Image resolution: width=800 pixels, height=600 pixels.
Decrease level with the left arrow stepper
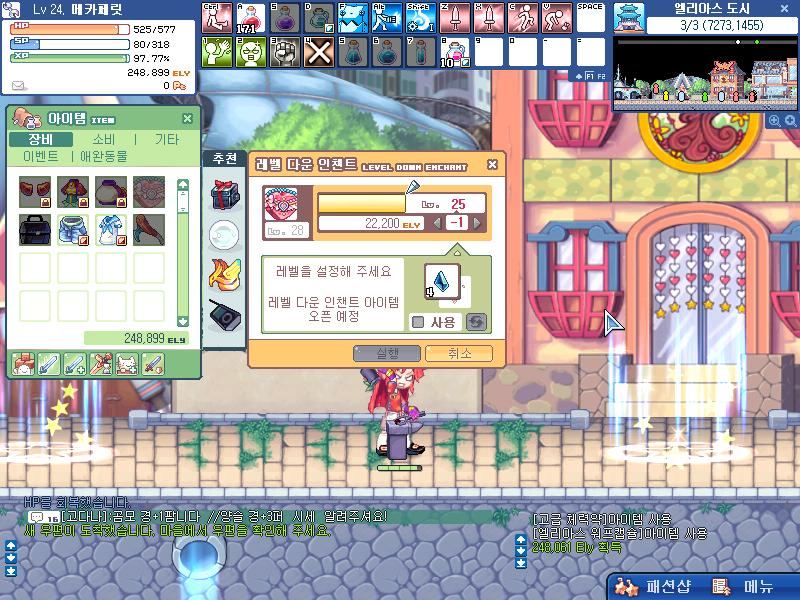(437, 223)
